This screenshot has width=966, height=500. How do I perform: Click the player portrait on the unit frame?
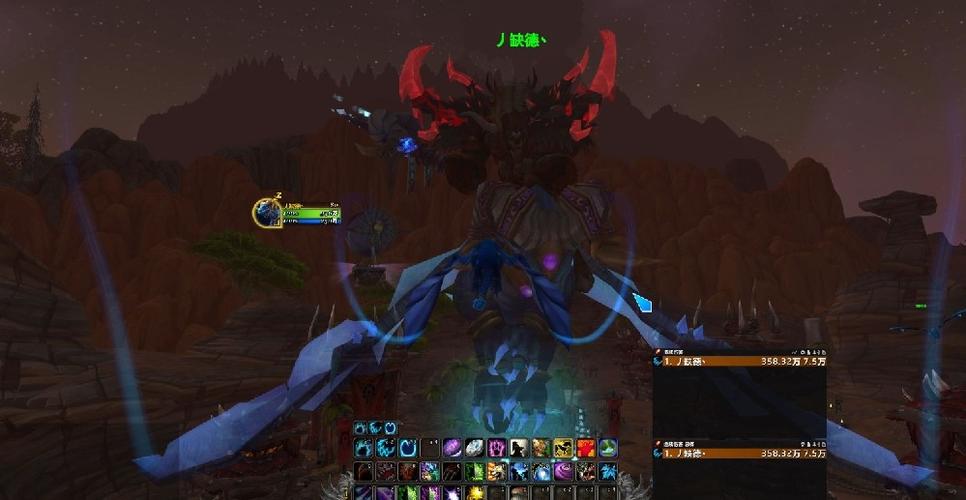click(267, 213)
